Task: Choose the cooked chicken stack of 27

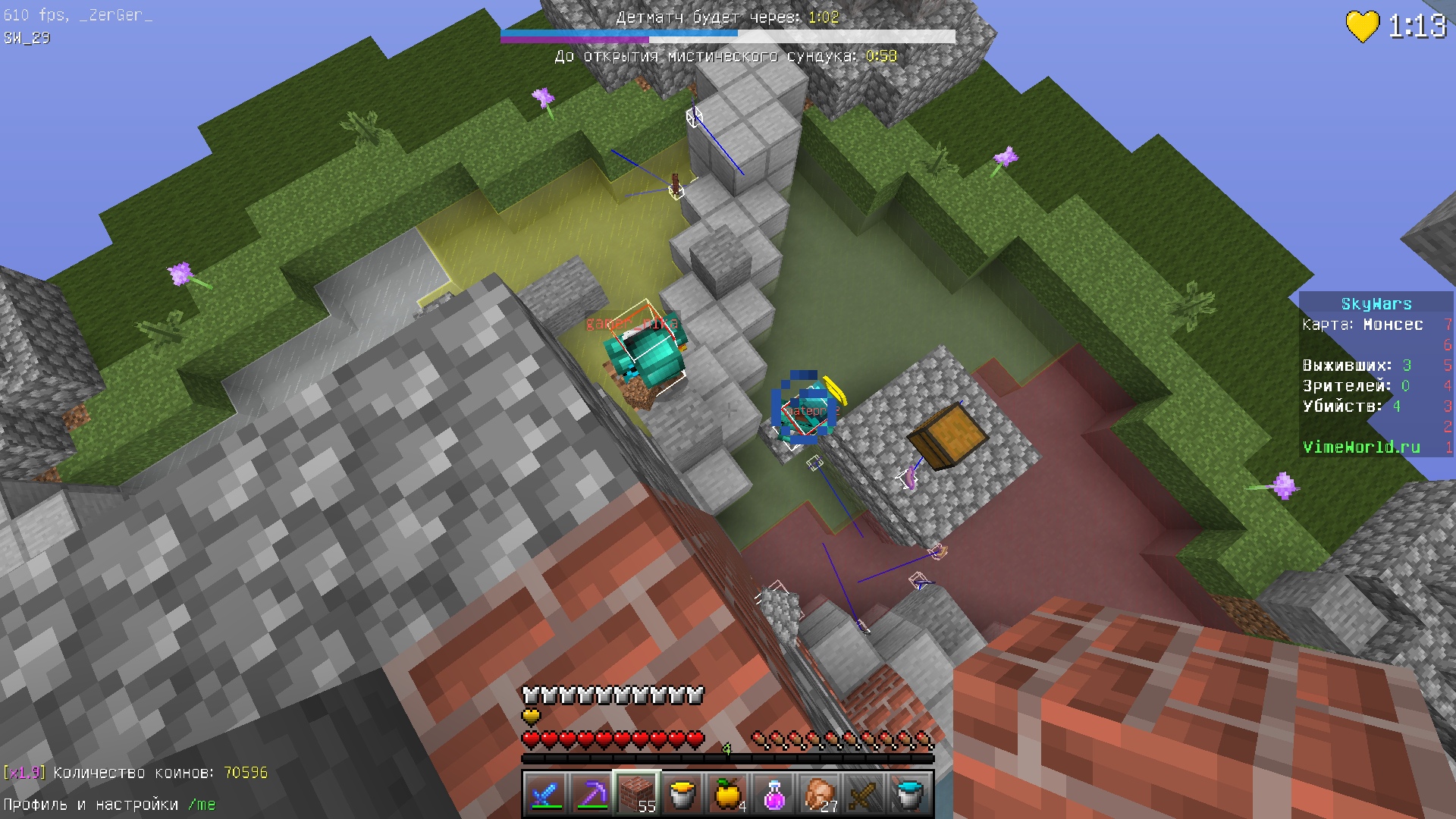Action: coord(818,794)
